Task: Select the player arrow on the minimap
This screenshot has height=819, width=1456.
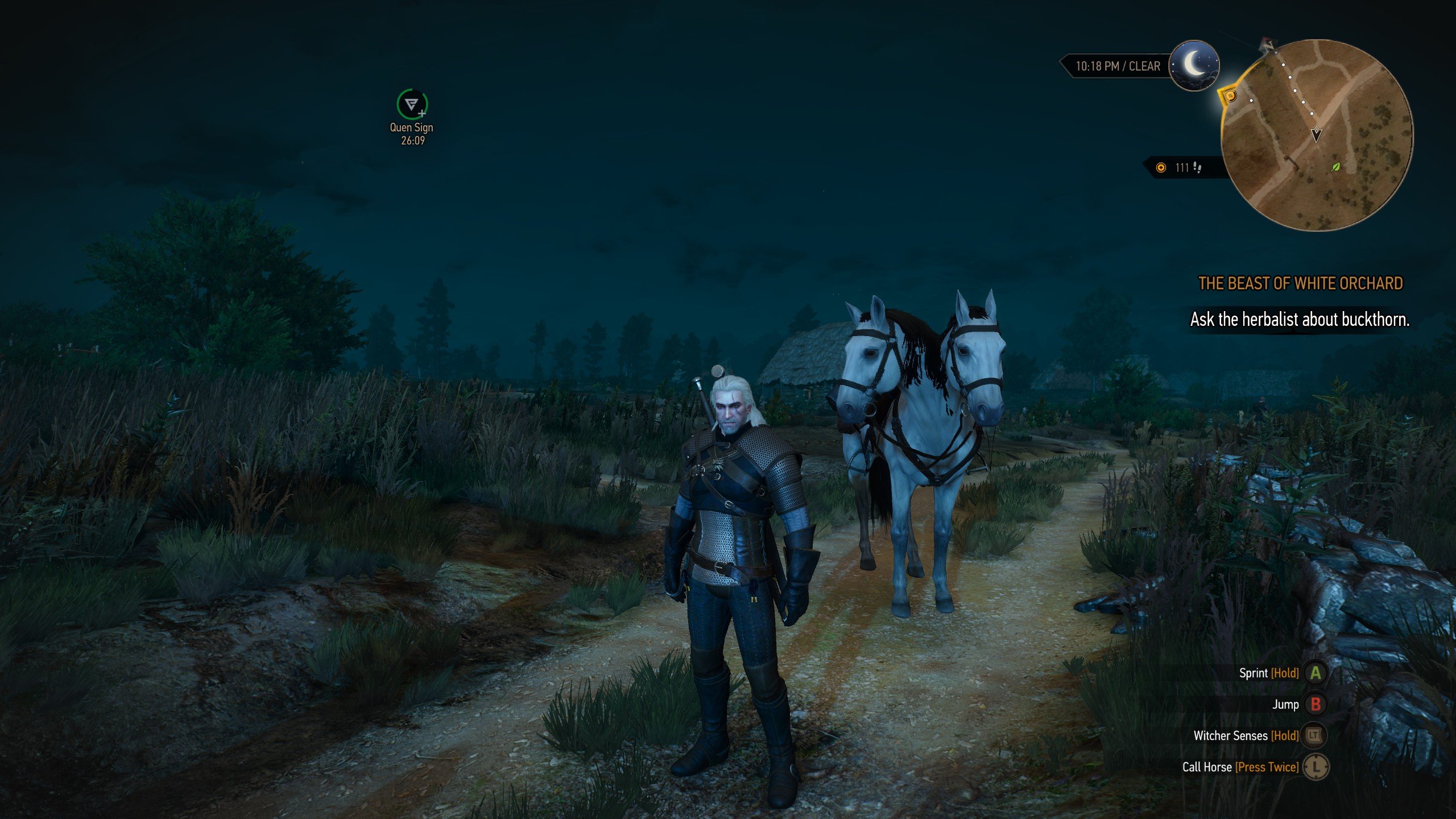Action: [x=1316, y=134]
